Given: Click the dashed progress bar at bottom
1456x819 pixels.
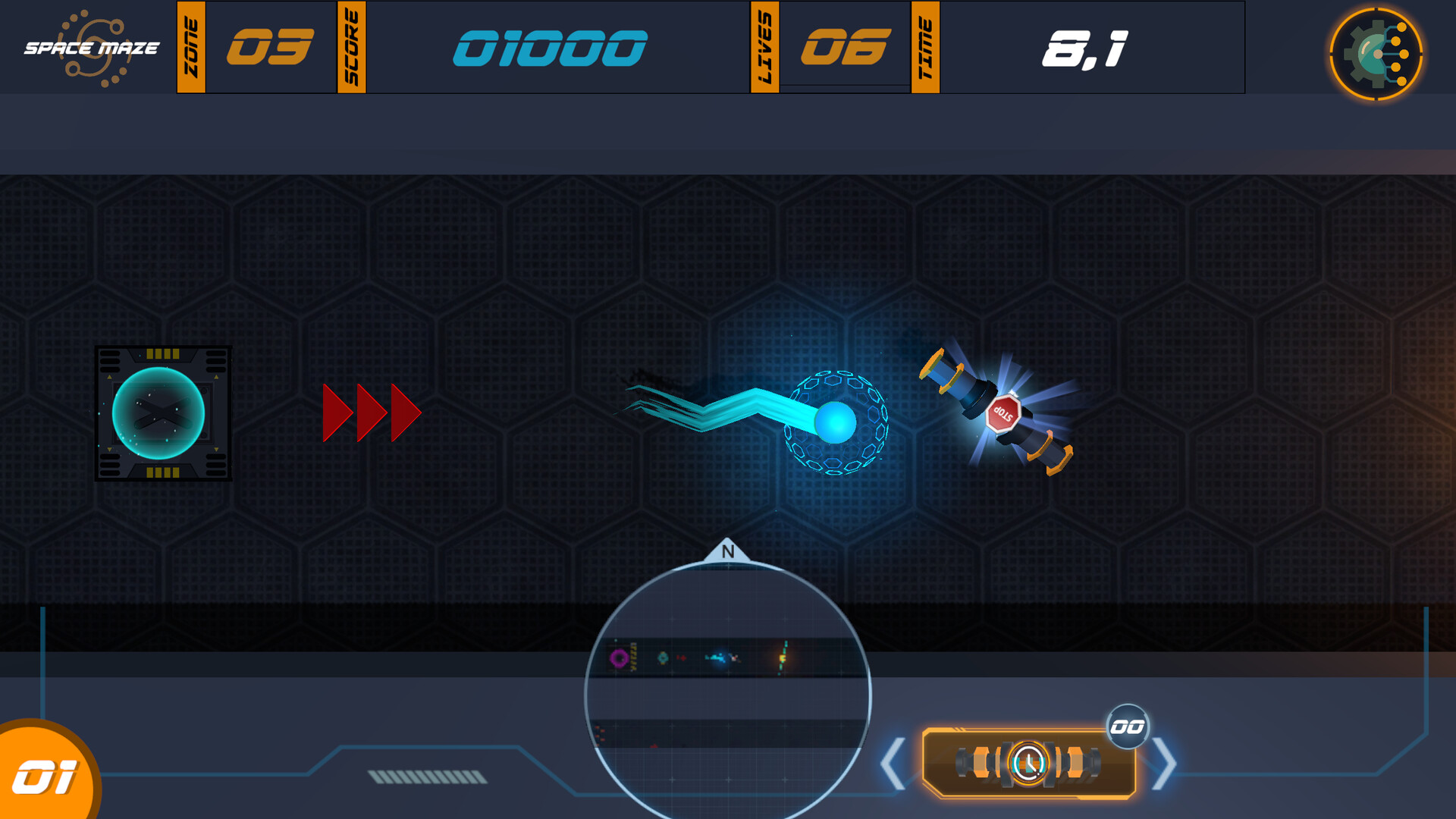Looking at the screenshot, I should 427,775.
